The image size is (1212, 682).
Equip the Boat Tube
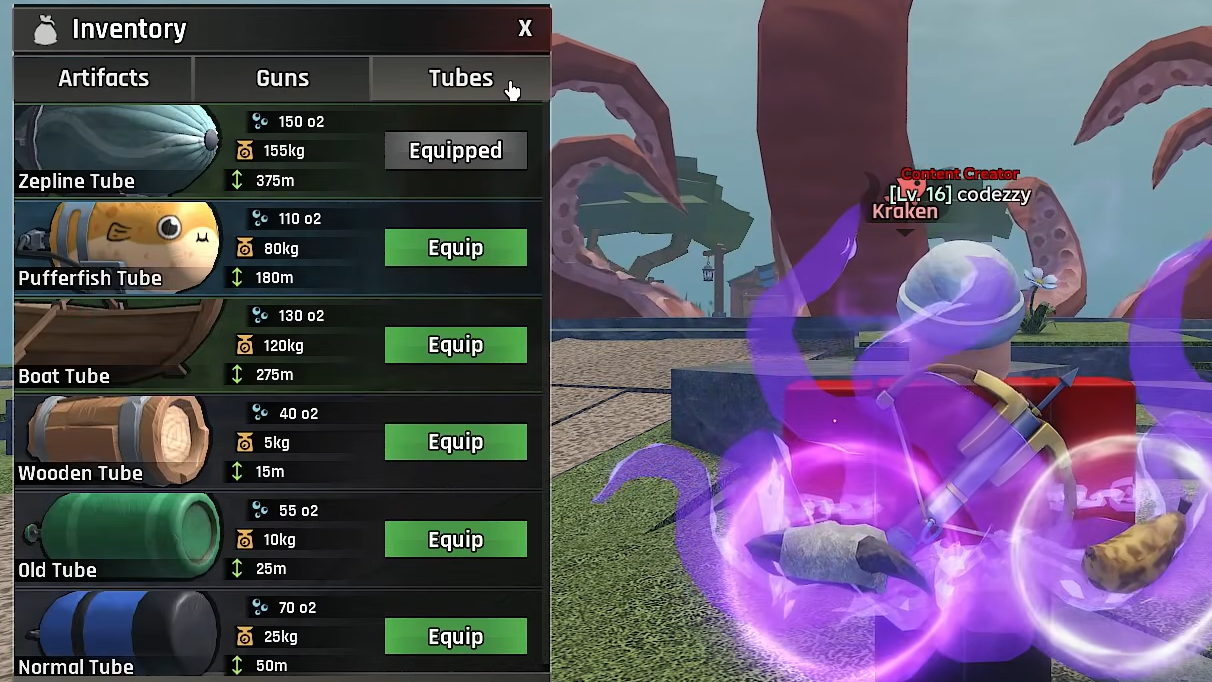coord(455,345)
